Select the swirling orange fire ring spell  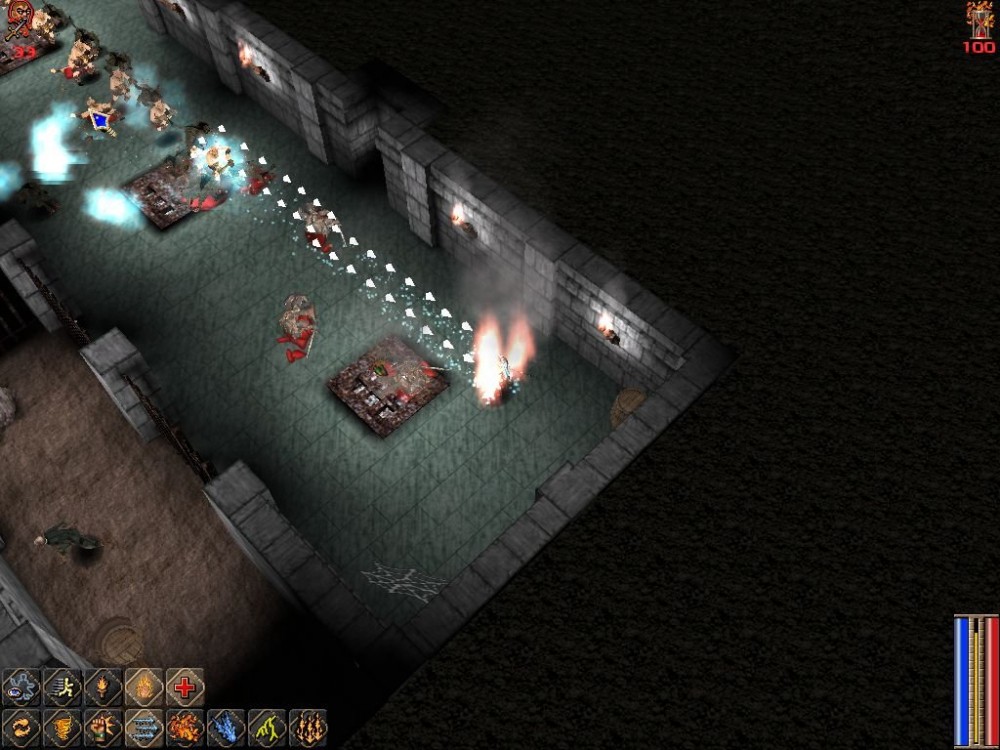tap(21, 728)
